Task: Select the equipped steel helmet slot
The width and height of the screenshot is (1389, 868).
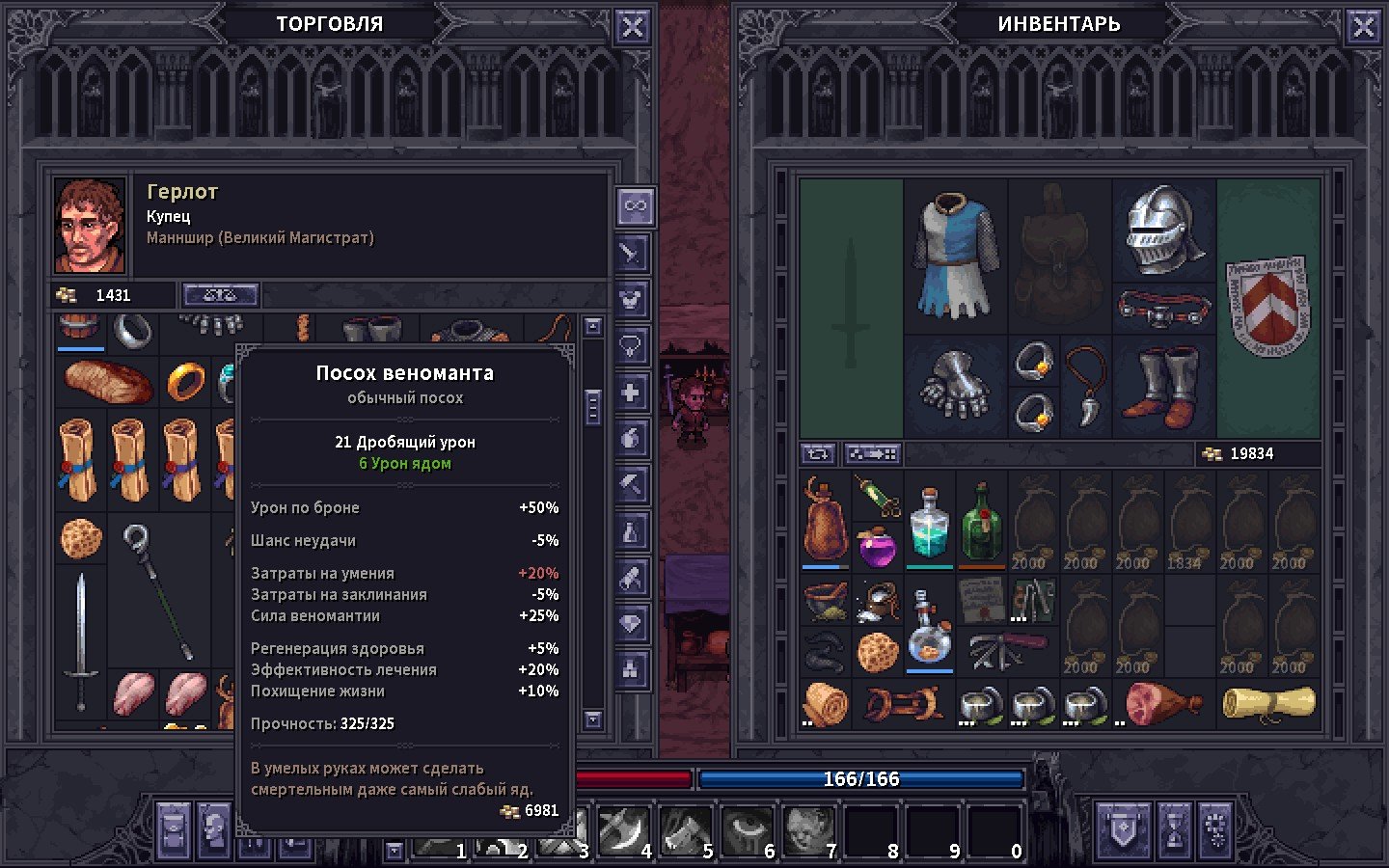Action: point(1164,230)
